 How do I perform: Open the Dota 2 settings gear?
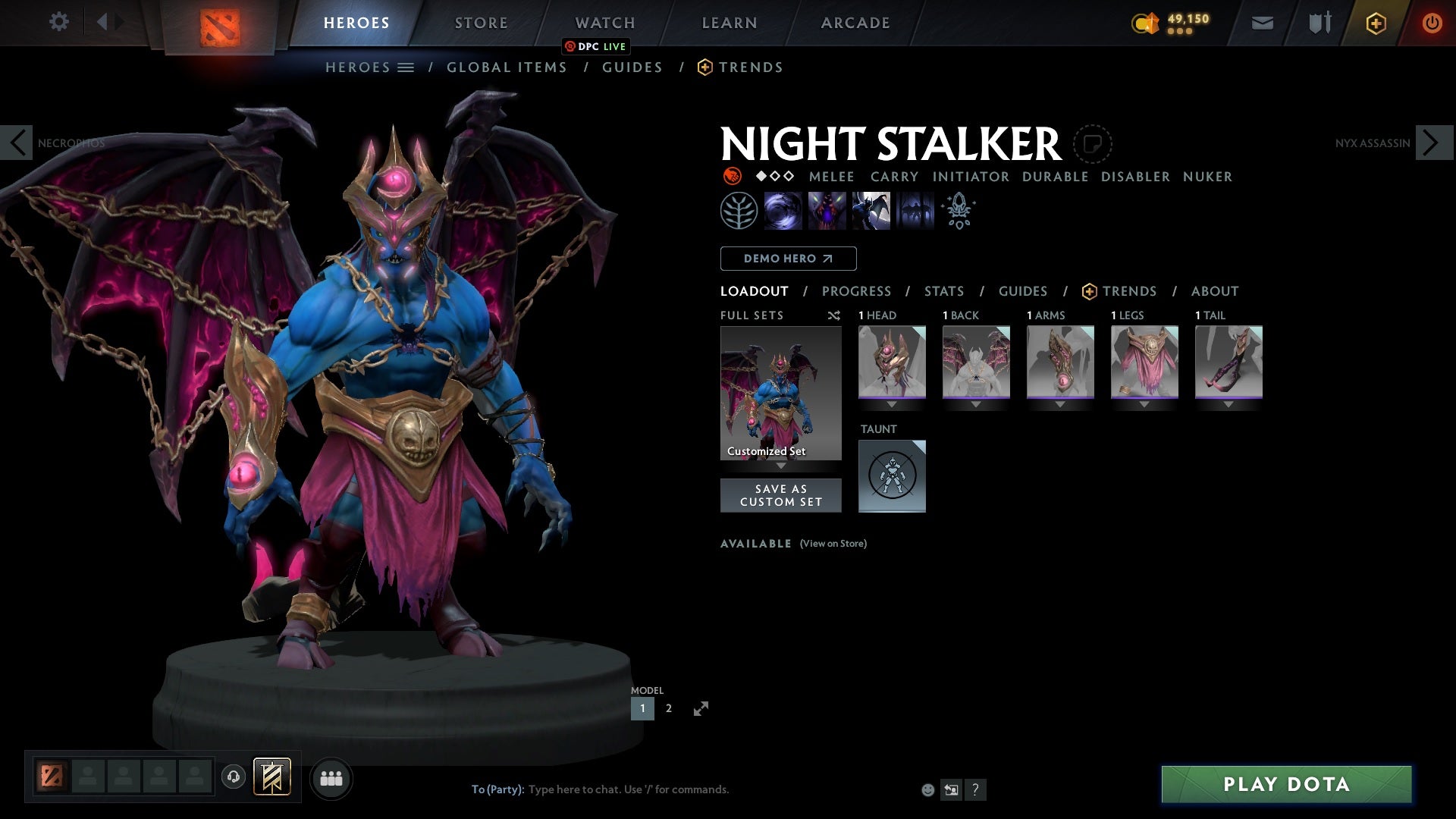click(59, 22)
